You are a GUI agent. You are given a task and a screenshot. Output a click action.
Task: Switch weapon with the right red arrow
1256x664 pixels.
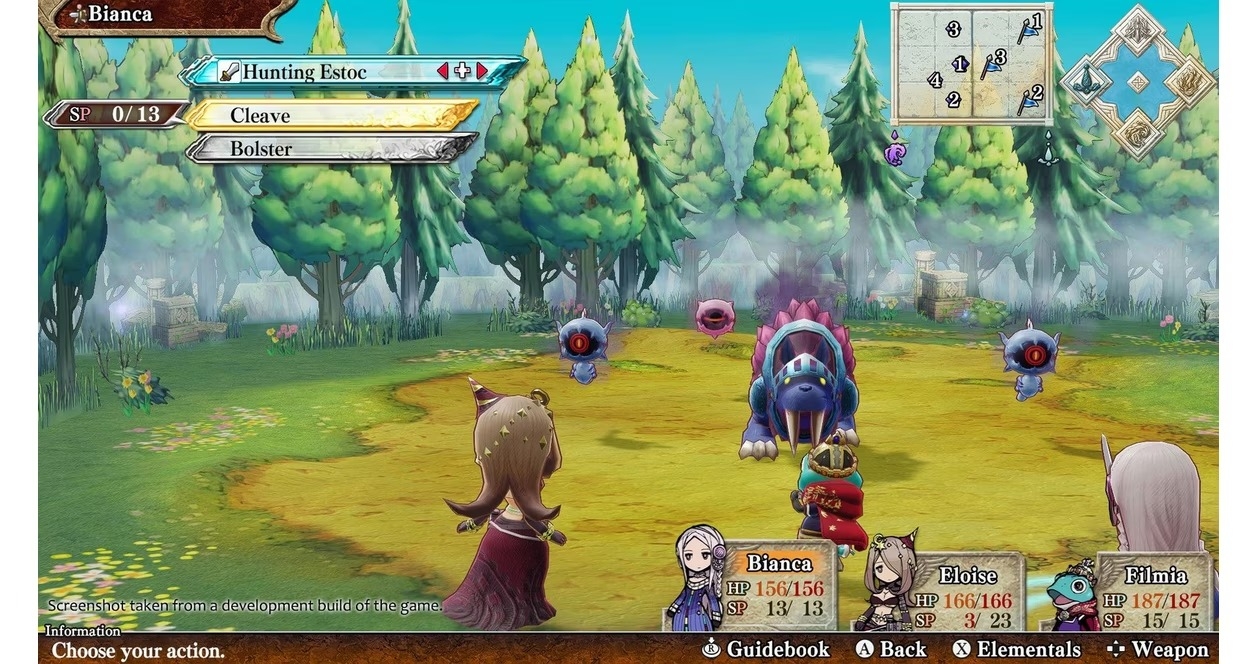pyautogui.click(x=482, y=71)
